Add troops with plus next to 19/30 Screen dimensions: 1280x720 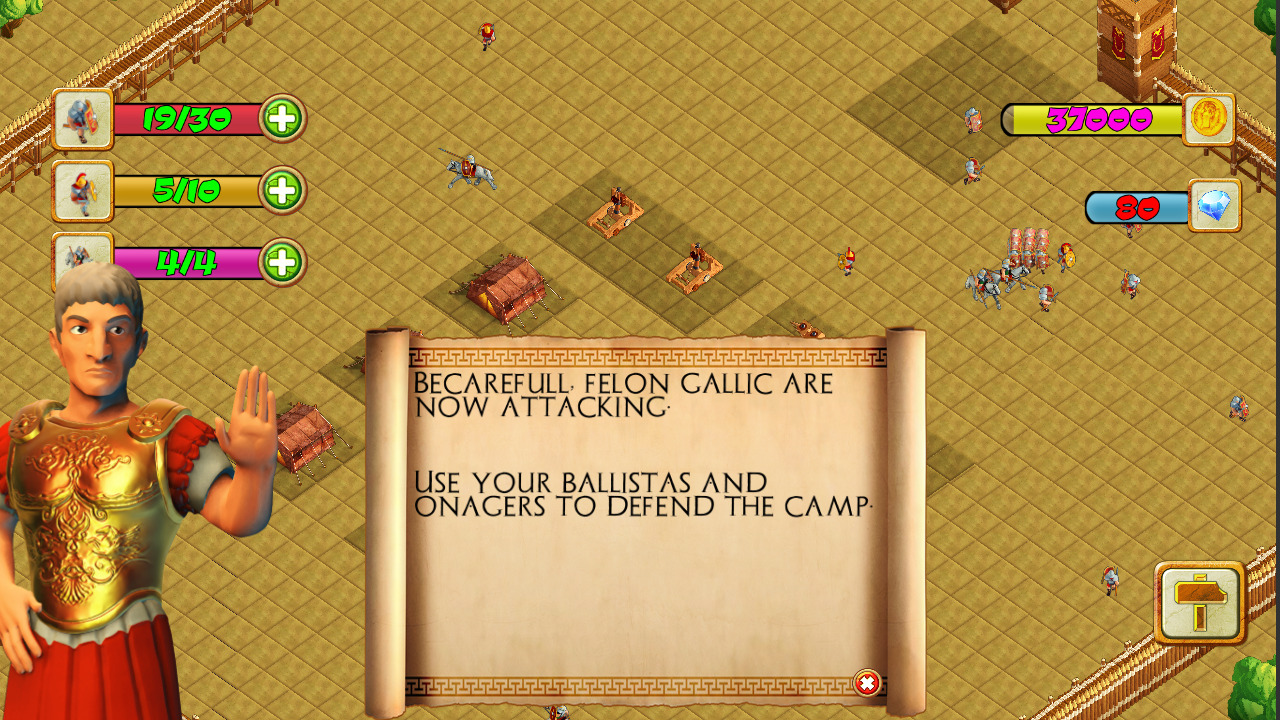click(x=284, y=118)
